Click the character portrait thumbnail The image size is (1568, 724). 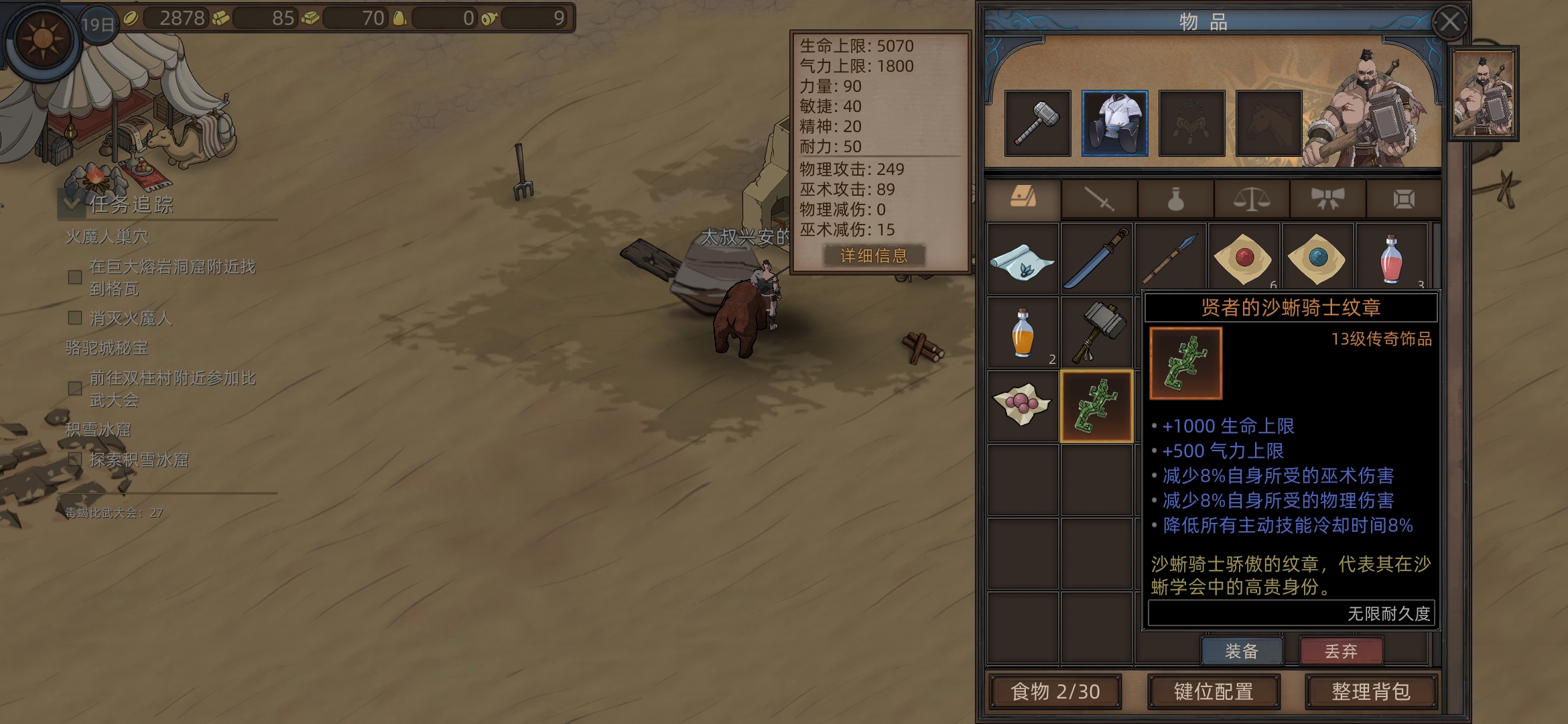(1484, 93)
